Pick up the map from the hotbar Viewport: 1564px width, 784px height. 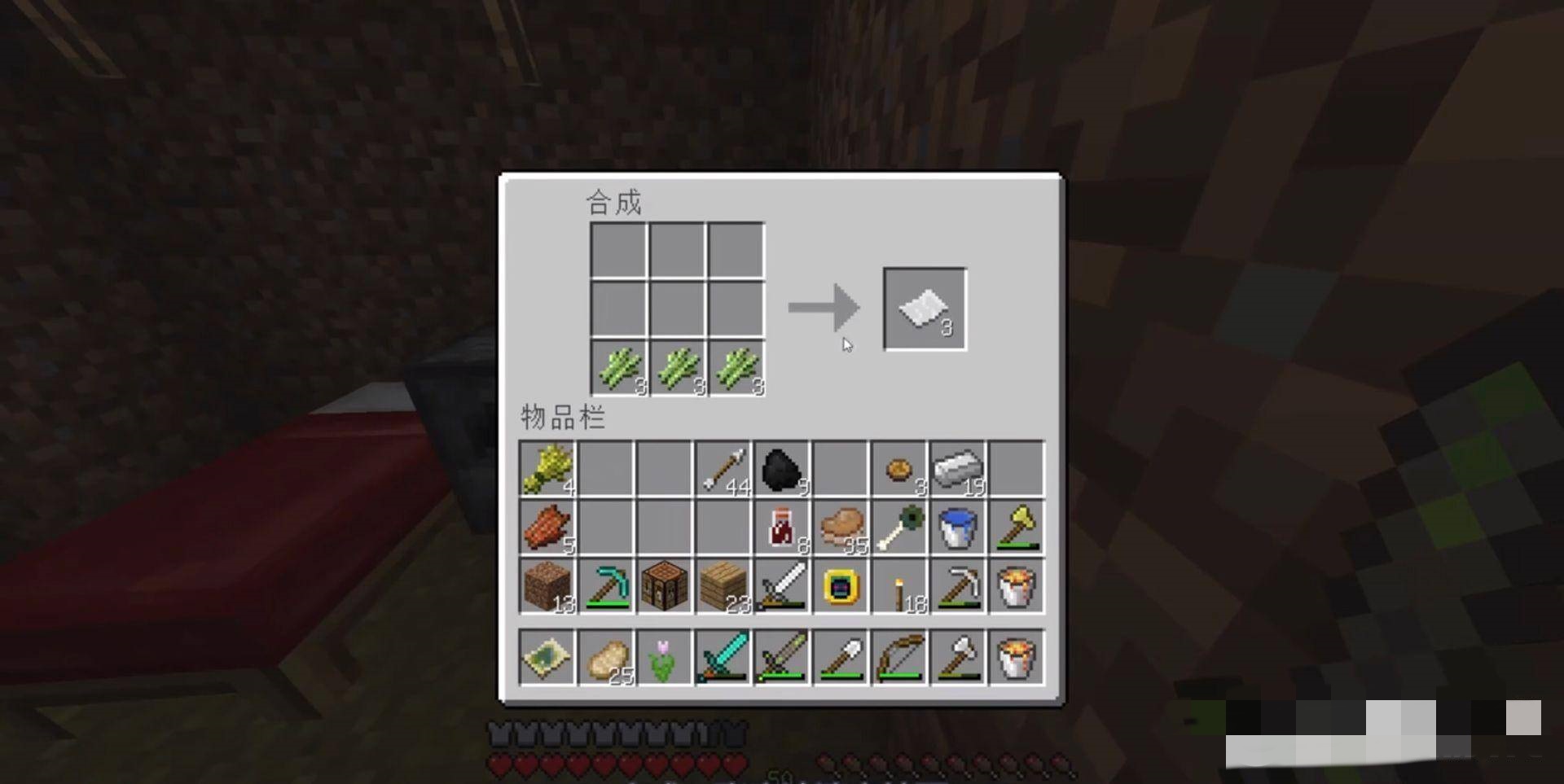point(547,657)
